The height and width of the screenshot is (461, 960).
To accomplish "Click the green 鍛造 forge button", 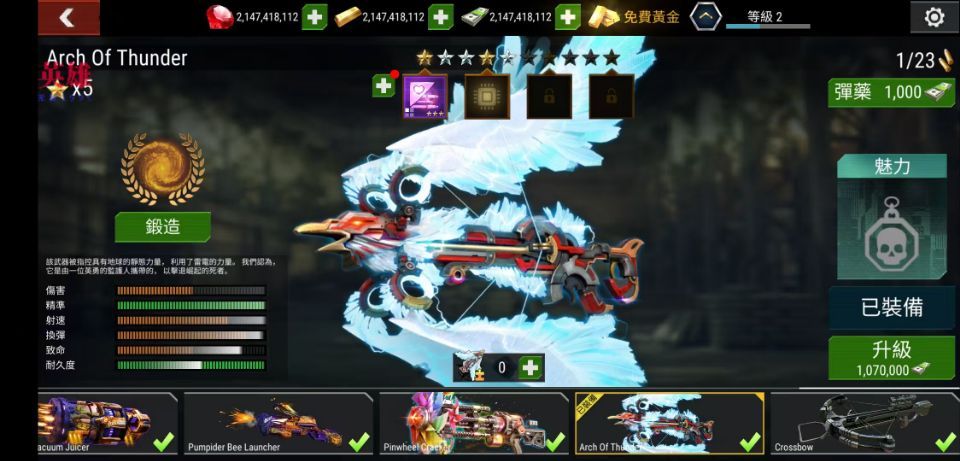I will 163,227.
